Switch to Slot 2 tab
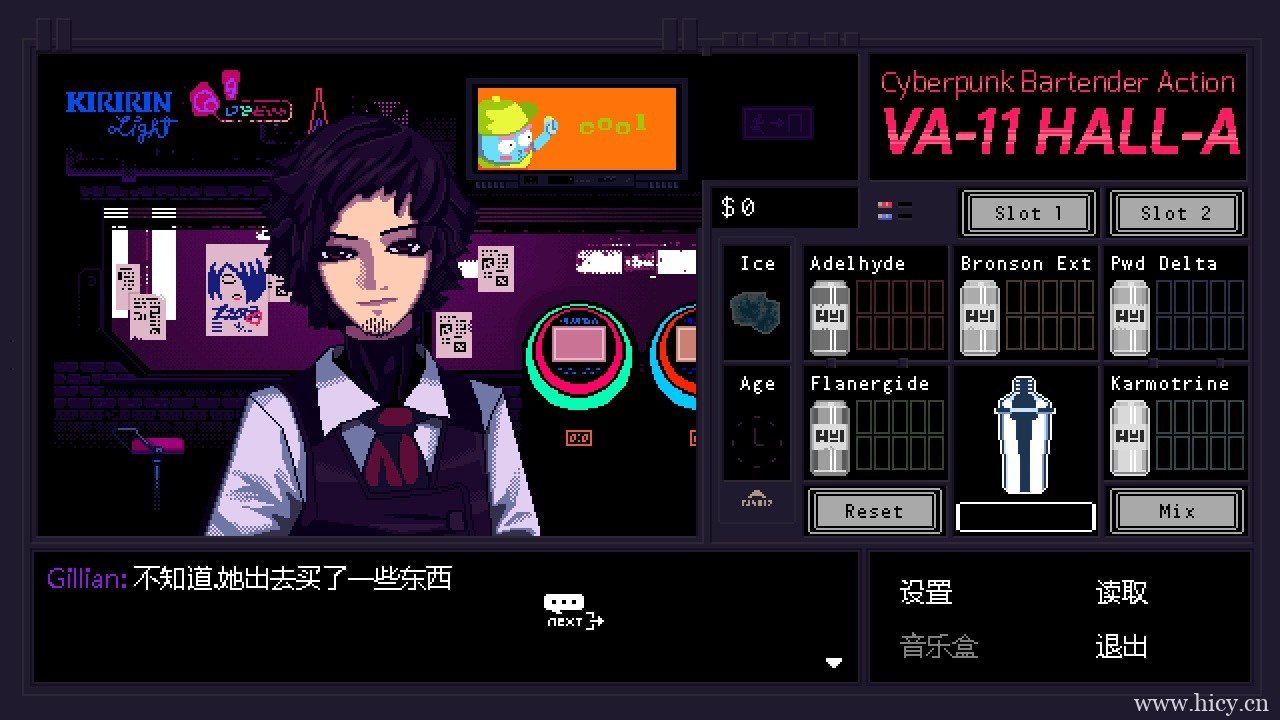The image size is (1280, 720). 1177,213
